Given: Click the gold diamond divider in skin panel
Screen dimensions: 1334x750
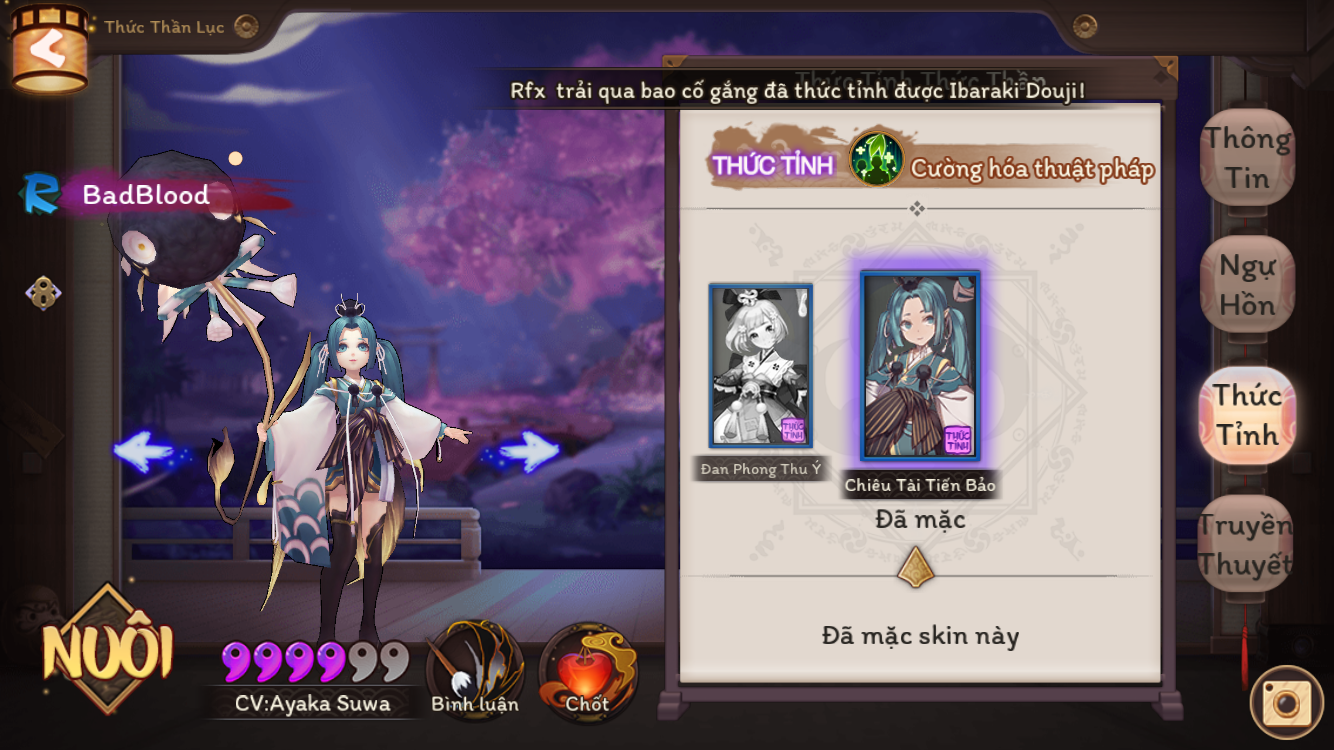Looking at the screenshot, I should (916, 567).
